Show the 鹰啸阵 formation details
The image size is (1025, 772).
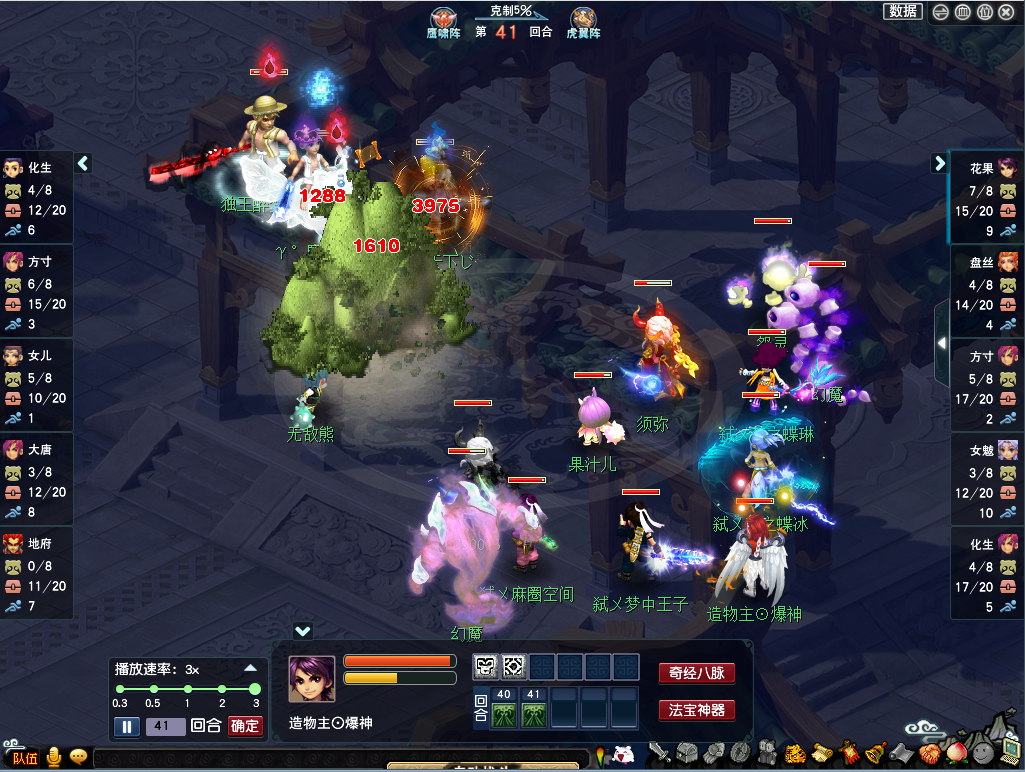point(442,23)
